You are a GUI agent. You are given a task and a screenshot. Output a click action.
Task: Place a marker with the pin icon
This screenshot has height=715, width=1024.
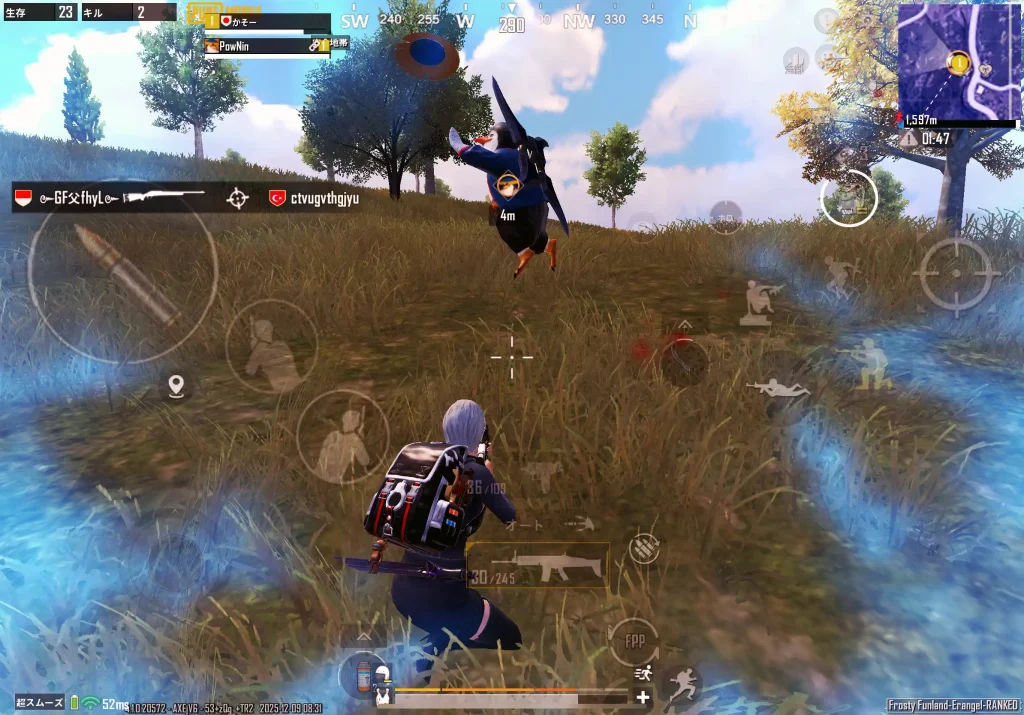click(177, 385)
